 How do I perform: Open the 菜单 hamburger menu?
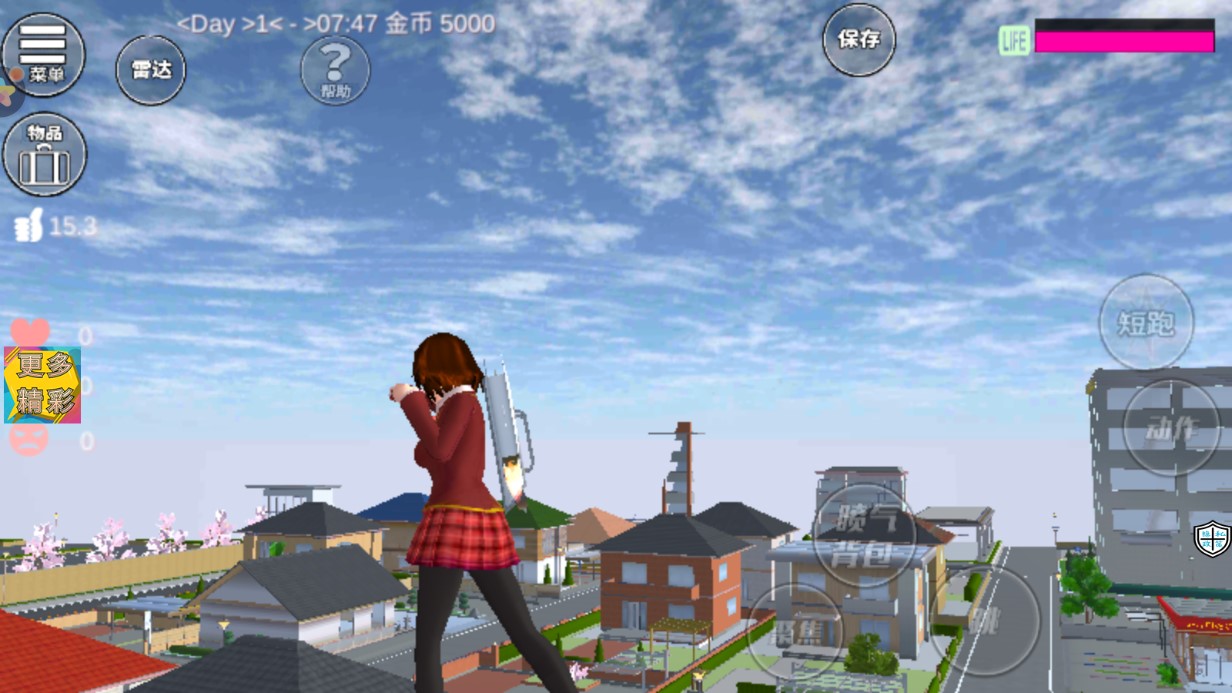pyautogui.click(x=43, y=53)
